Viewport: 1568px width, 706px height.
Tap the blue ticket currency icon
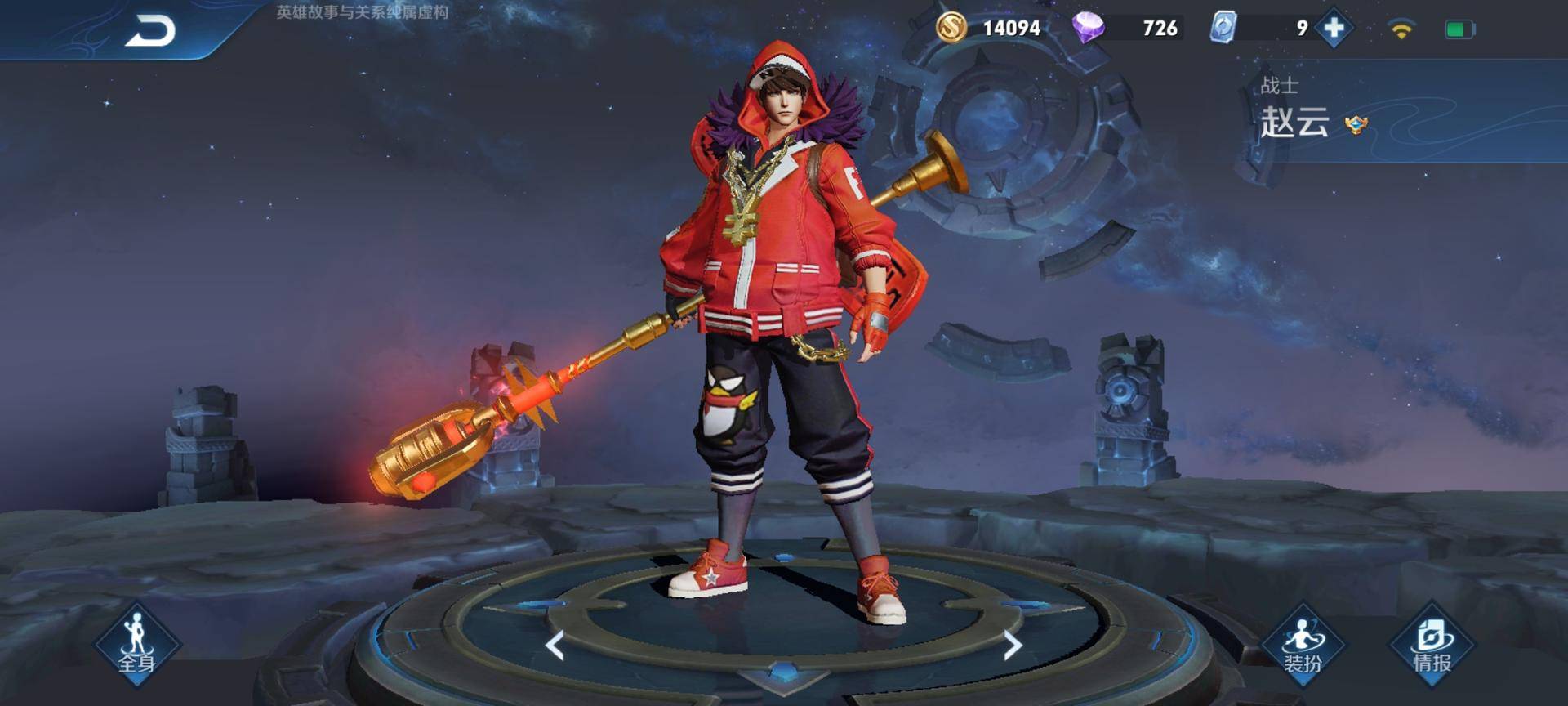pyautogui.click(x=1223, y=28)
